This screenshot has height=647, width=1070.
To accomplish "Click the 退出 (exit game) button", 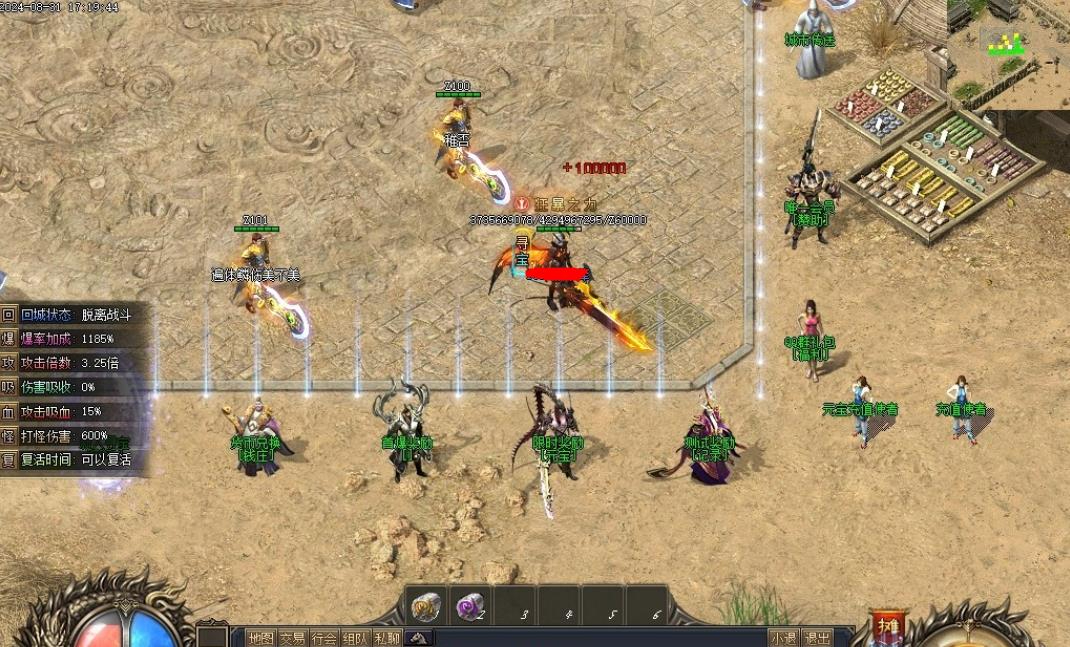I will (x=817, y=638).
